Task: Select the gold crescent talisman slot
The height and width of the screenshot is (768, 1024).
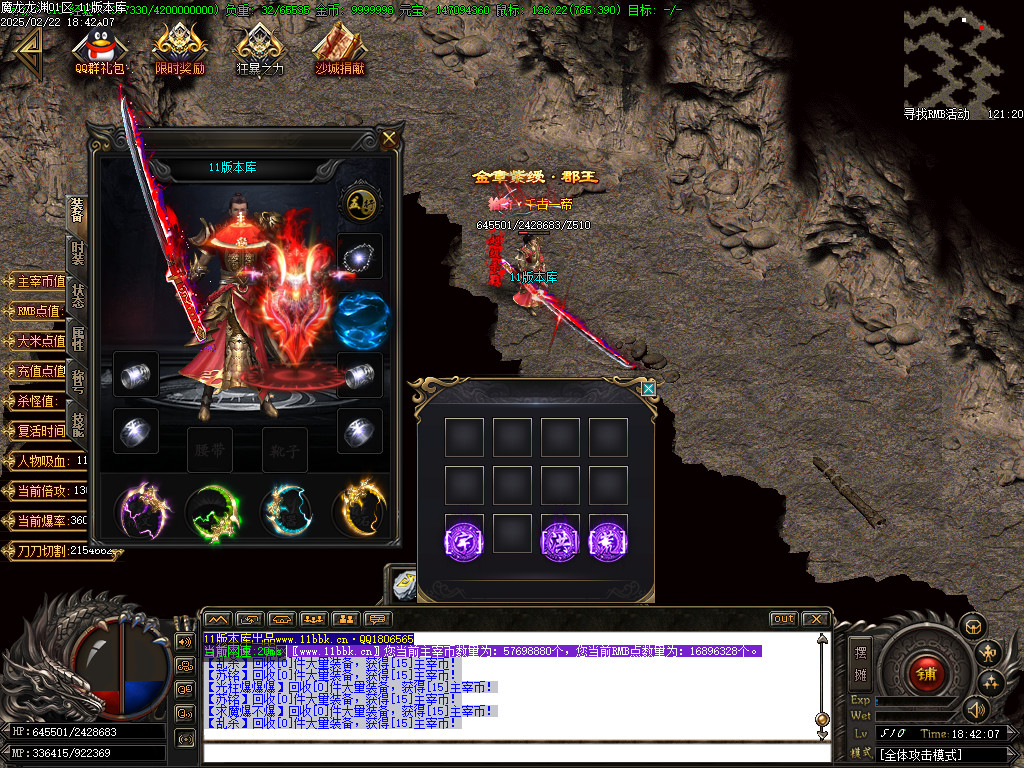Action: [x=359, y=510]
